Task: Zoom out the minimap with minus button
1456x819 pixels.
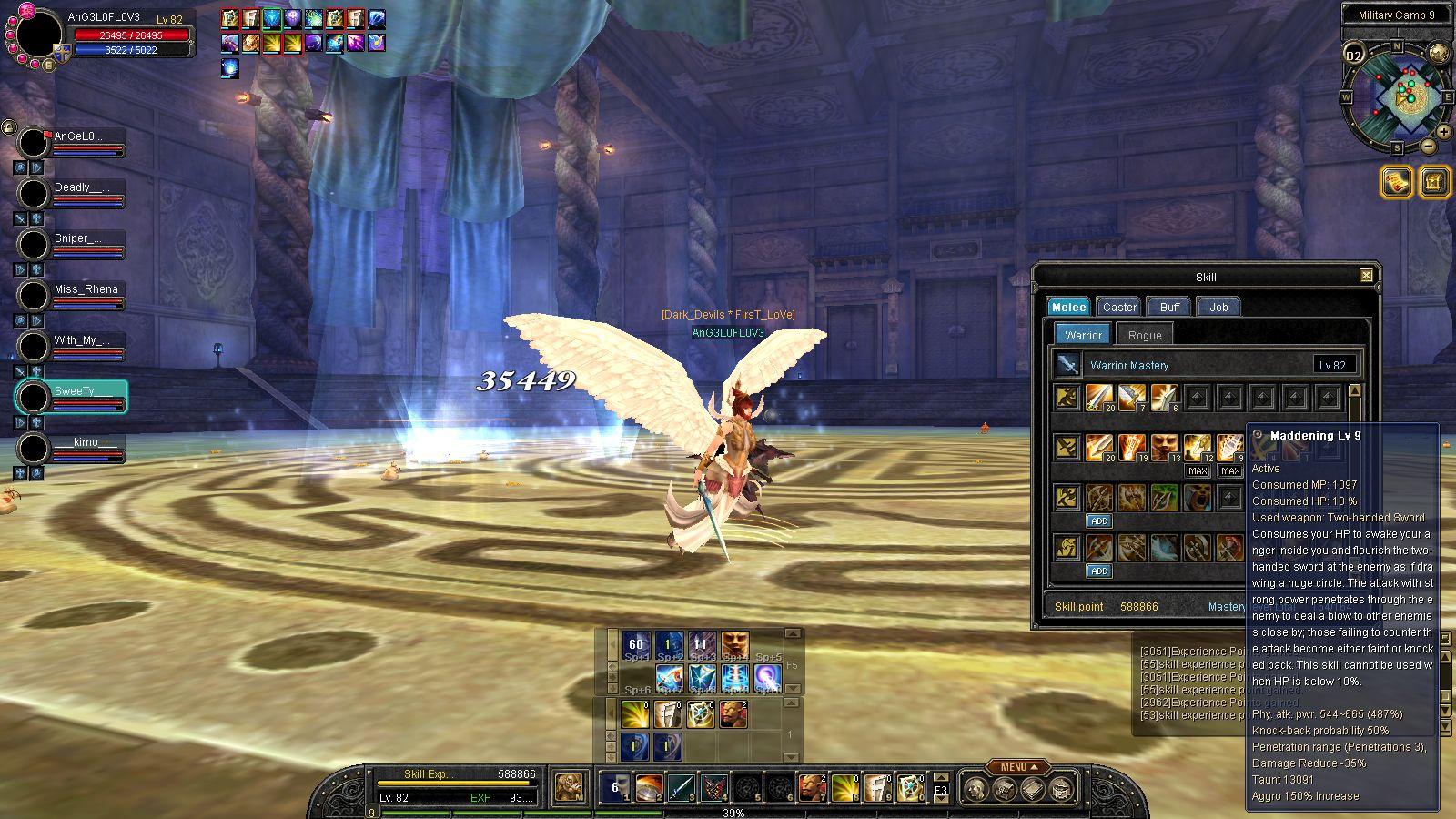Action: tap(1429, 146)
